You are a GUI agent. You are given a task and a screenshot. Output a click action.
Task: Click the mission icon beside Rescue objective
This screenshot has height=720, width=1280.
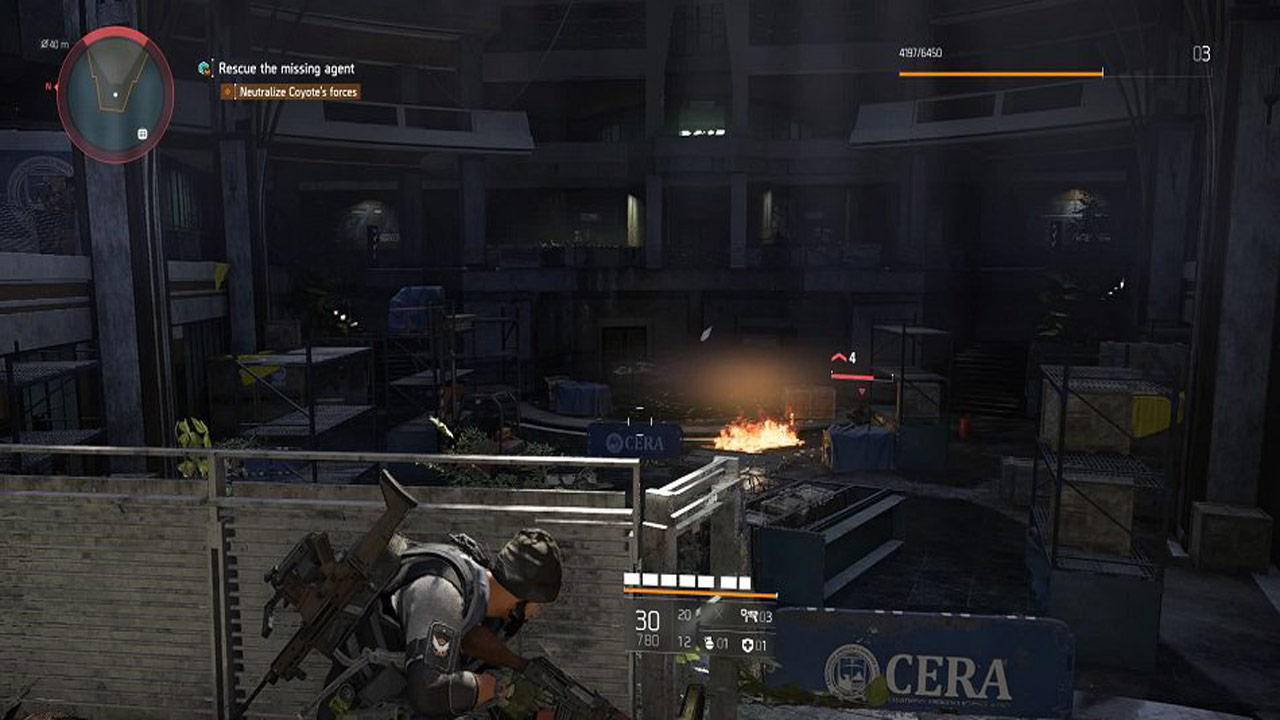point(205,68)
